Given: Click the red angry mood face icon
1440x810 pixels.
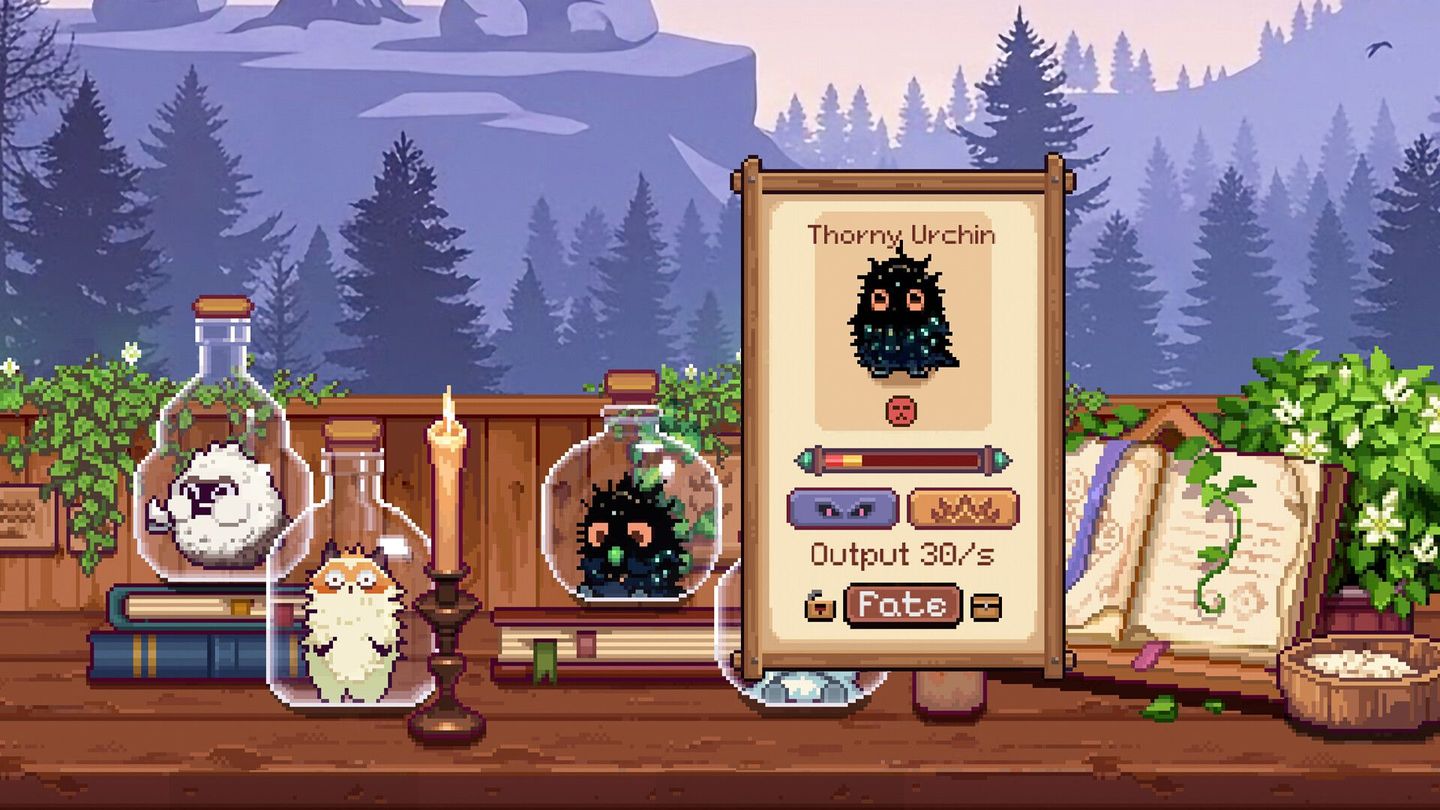Looking at the screenshot, I should click(x=902, y=412).
